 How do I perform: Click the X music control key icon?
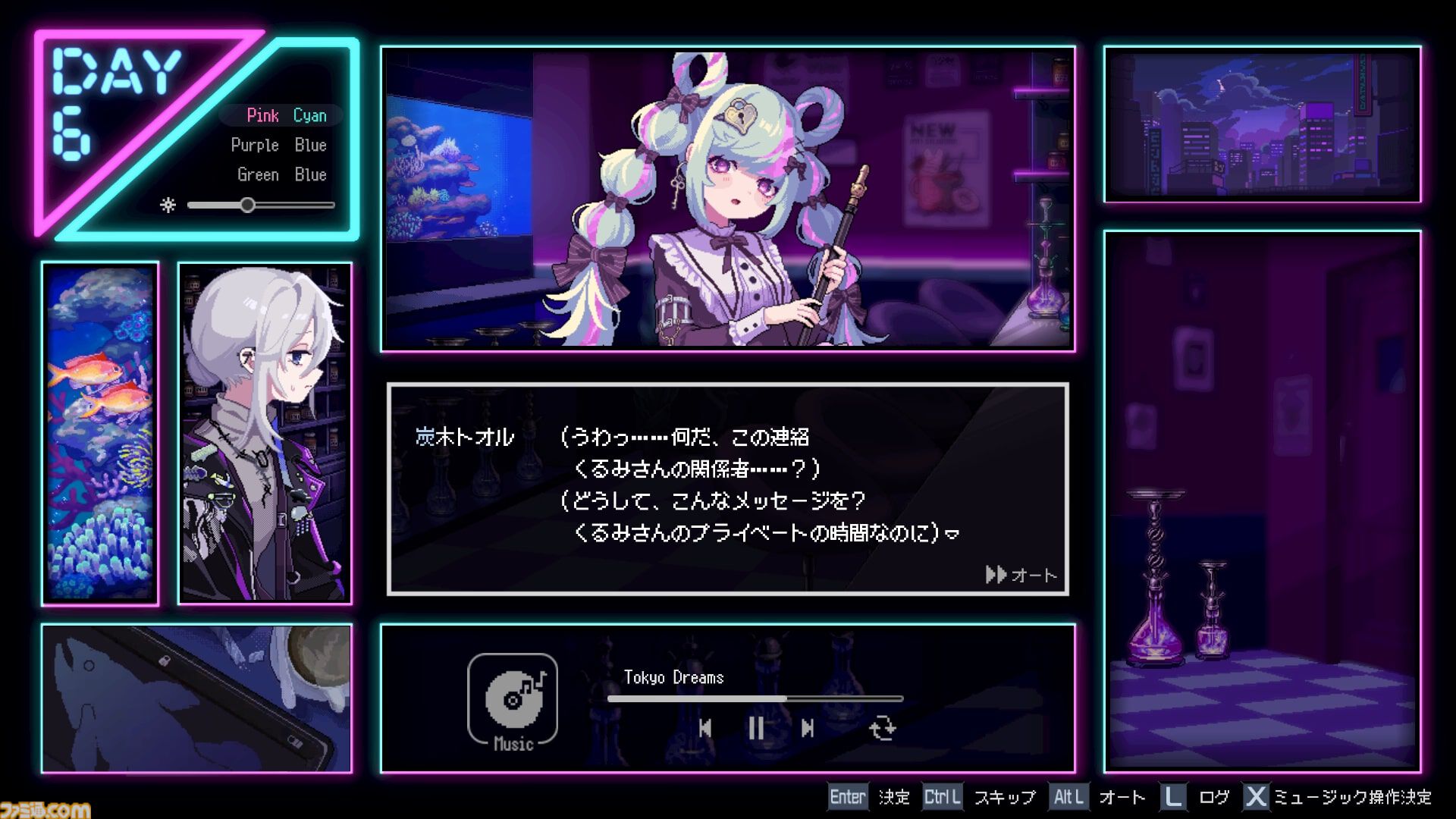(x=1256, y=797)
